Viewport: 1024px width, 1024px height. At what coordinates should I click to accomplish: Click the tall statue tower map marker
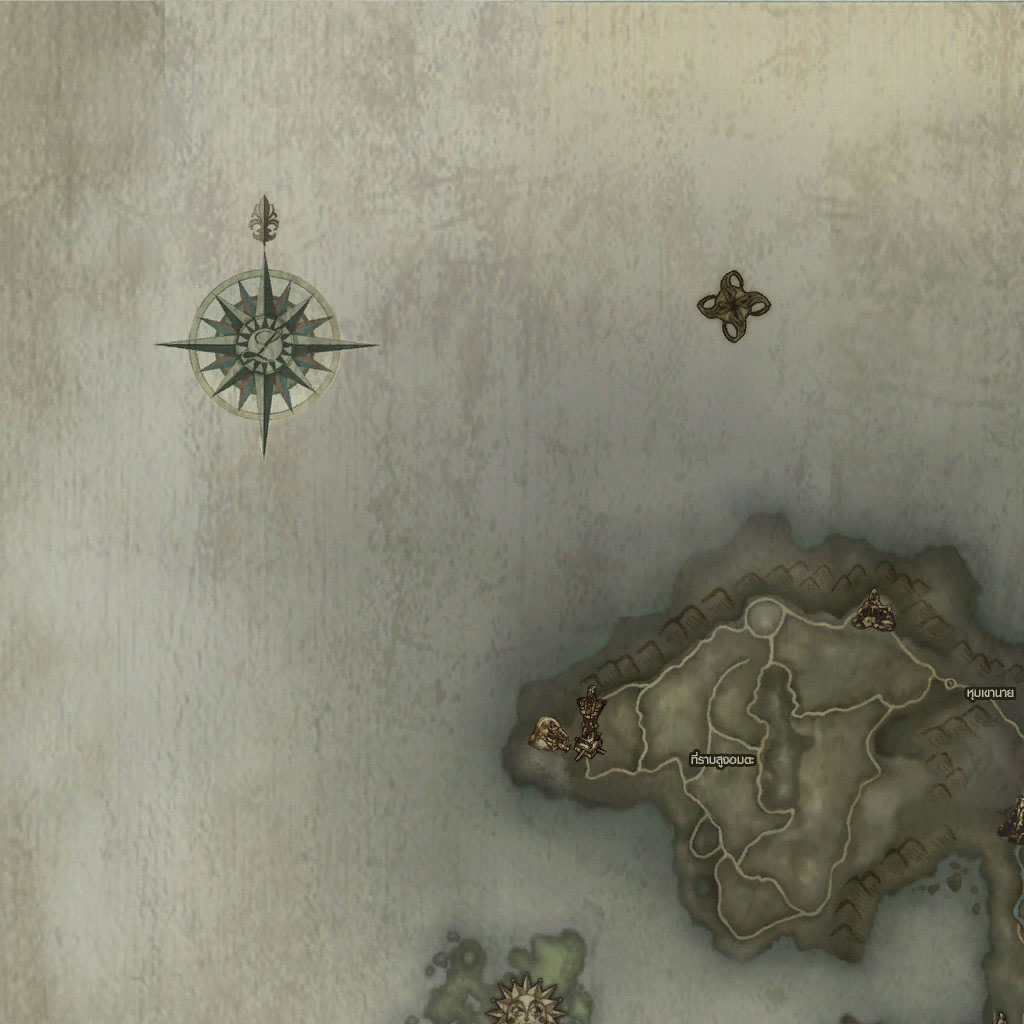pyautogui.click(x=590, y=722)
